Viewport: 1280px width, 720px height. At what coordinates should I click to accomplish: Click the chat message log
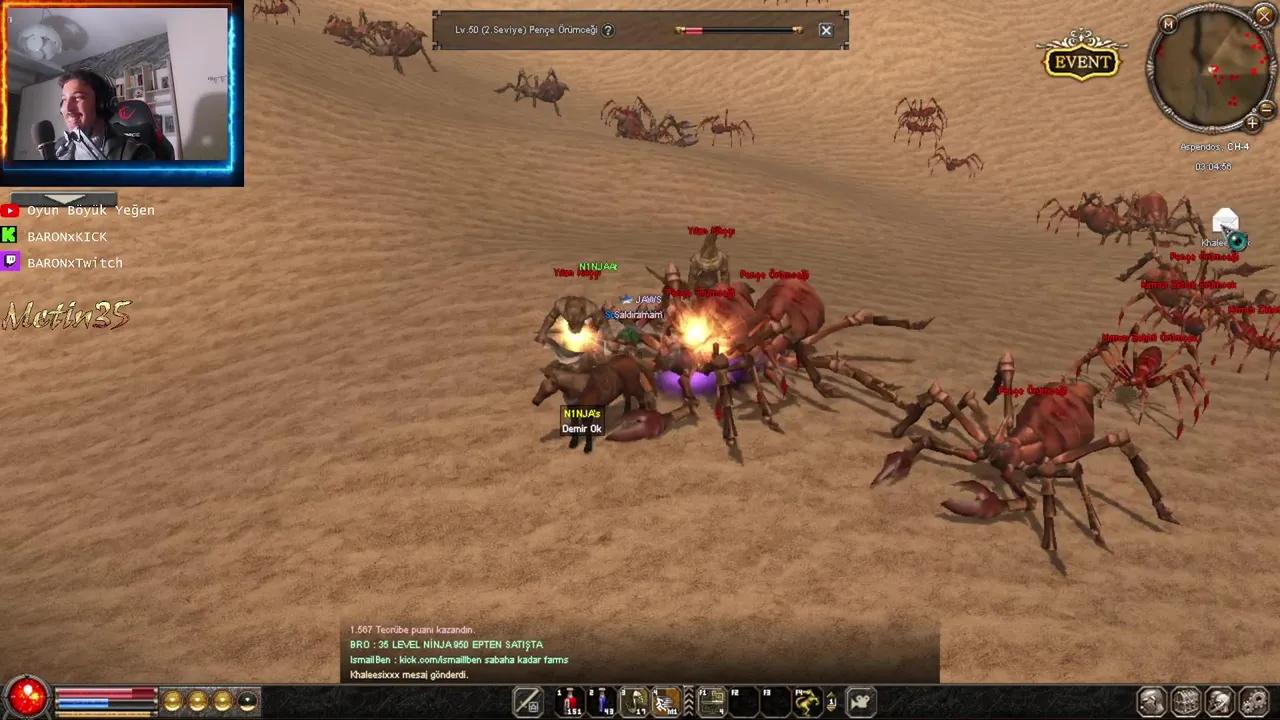(640, 652)
